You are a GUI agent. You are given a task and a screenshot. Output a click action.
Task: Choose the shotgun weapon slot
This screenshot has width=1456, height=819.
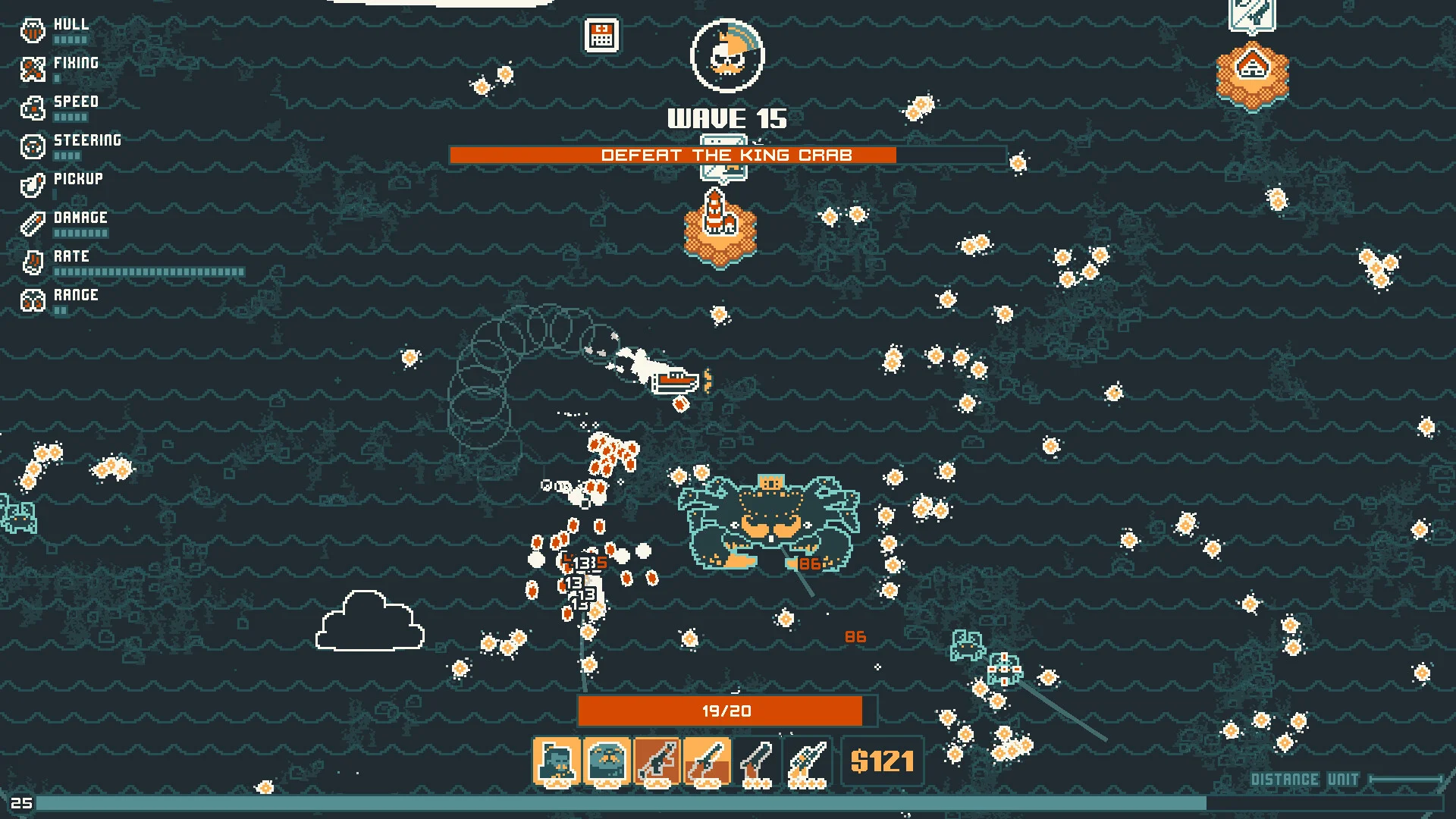click(x=707, y=761)
